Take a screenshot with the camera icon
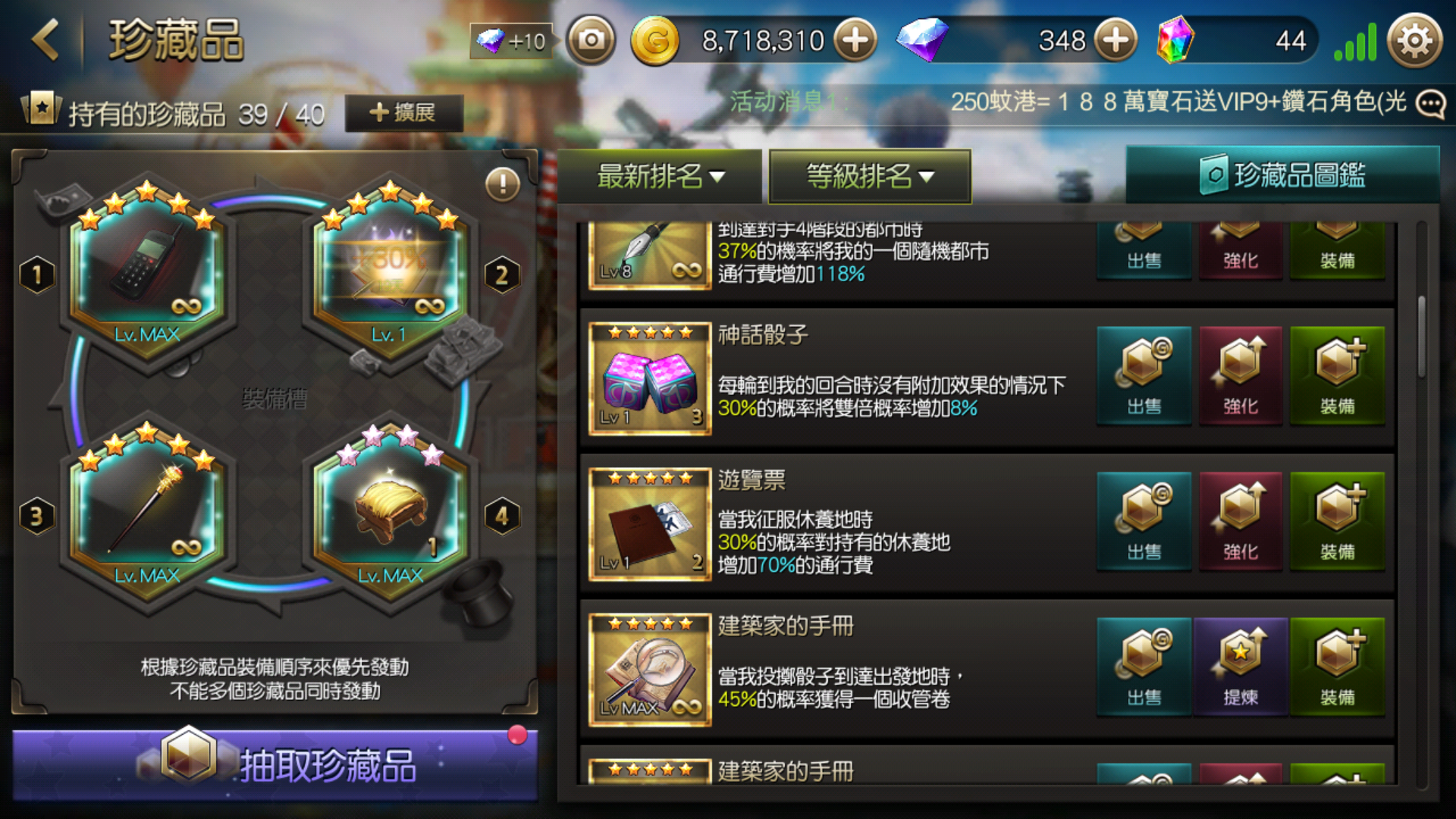Viewport: 1456px width, 819px height. tap(591, 39)
